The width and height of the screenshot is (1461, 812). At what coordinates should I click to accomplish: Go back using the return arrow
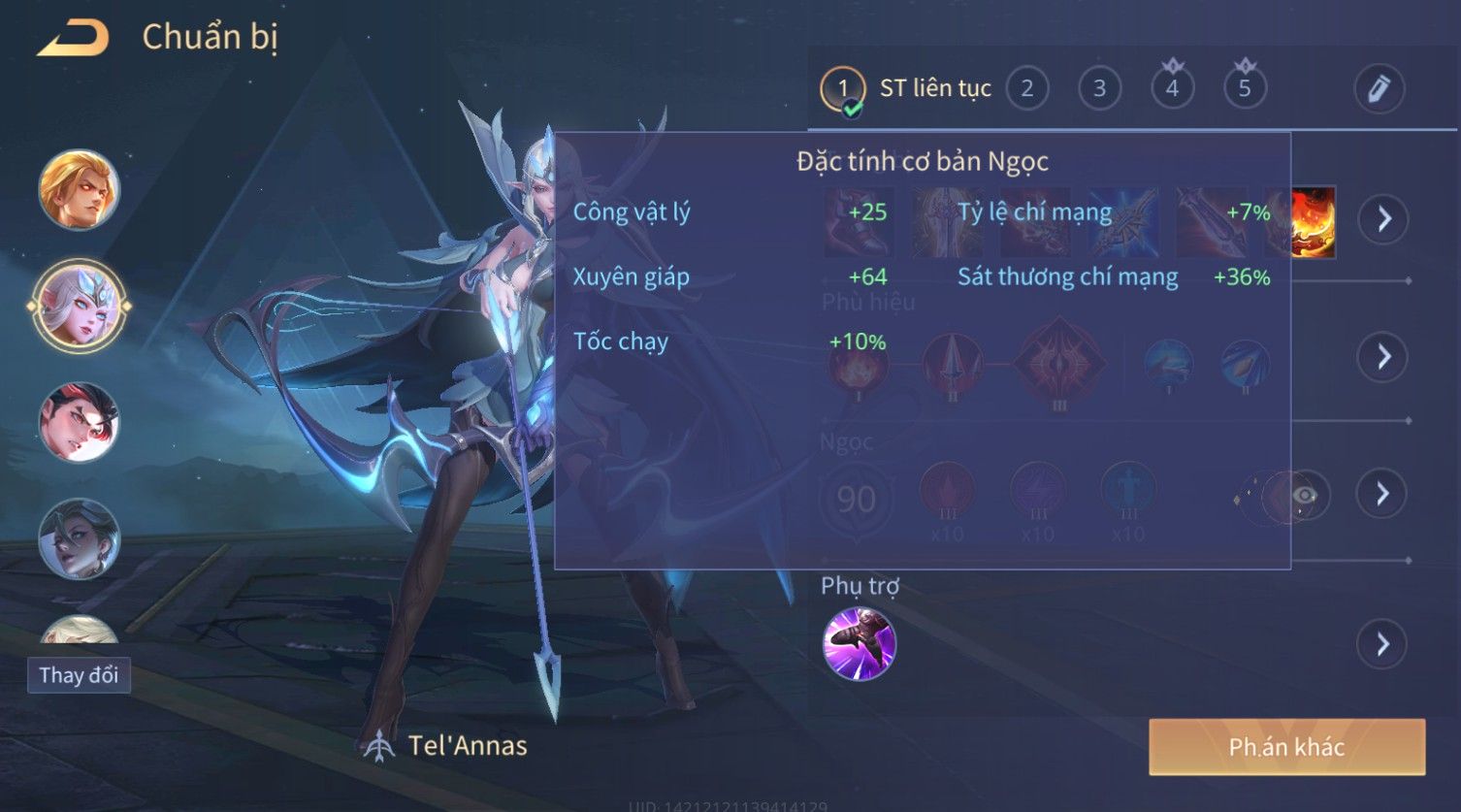[73, 38]
